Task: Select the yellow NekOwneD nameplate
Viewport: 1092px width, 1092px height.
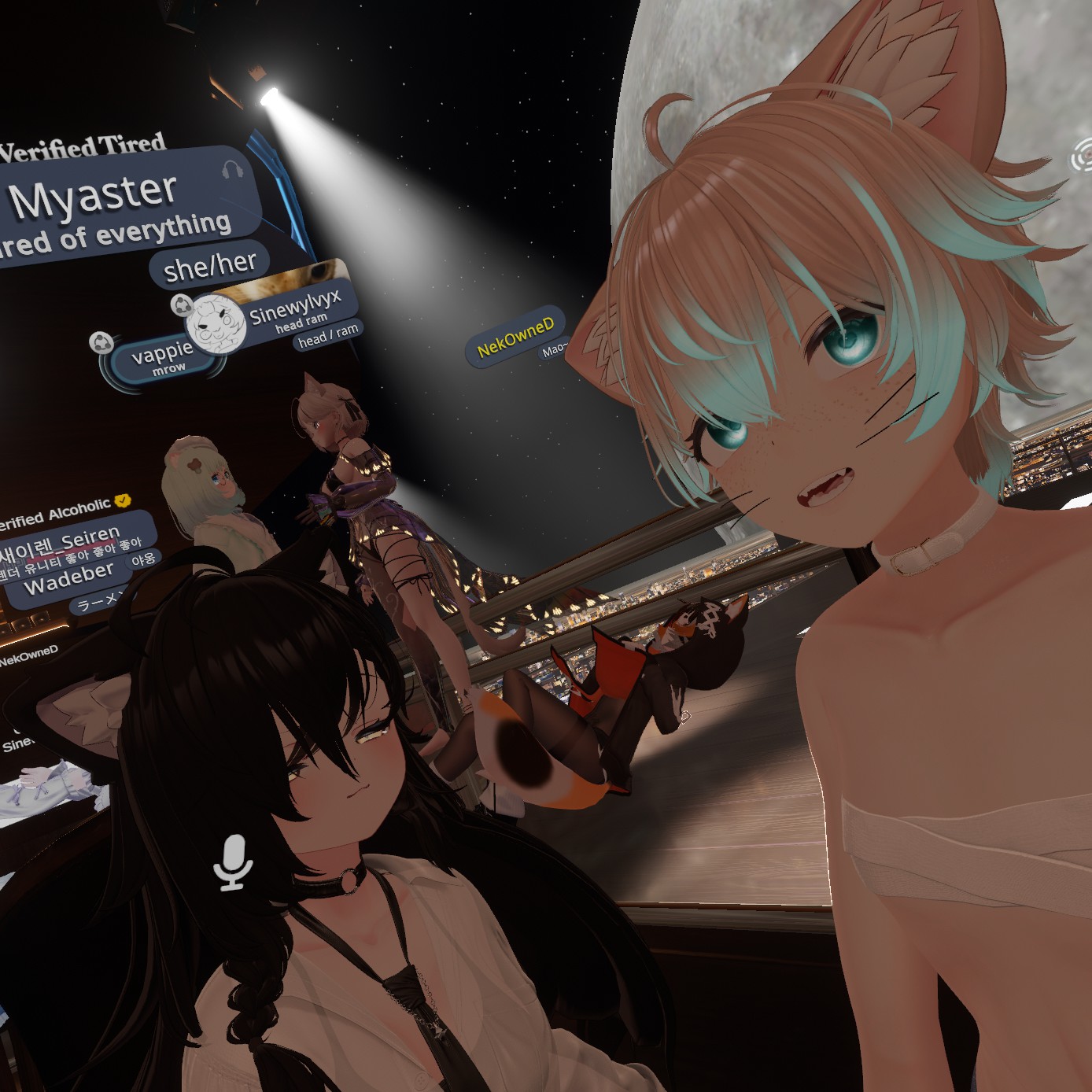Action: 515,337
